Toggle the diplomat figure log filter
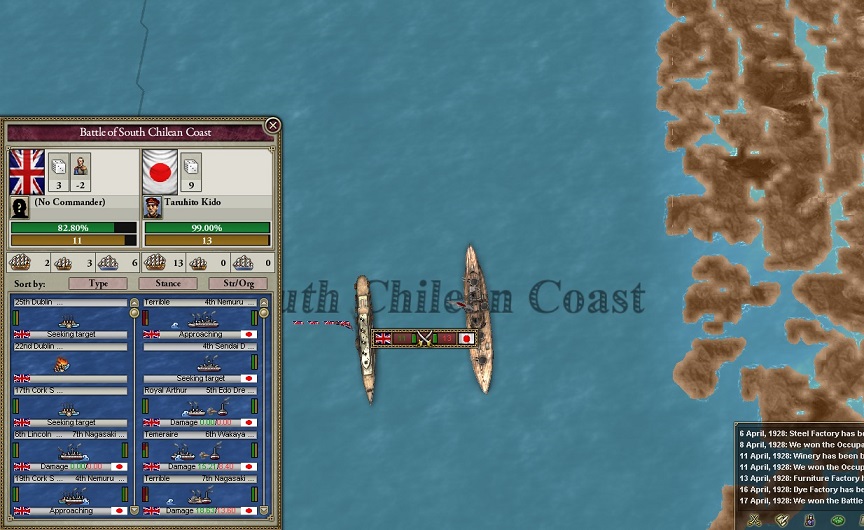Screen dimensions: 864x530 809,519
